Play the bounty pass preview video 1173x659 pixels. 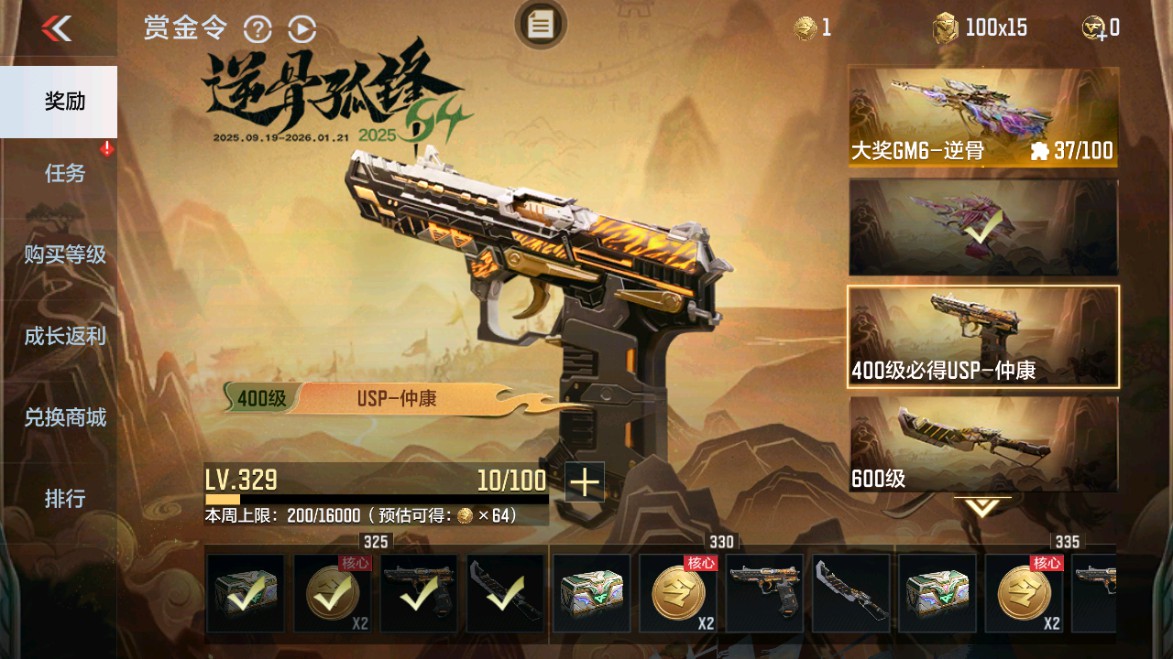(x=302, y=29)
